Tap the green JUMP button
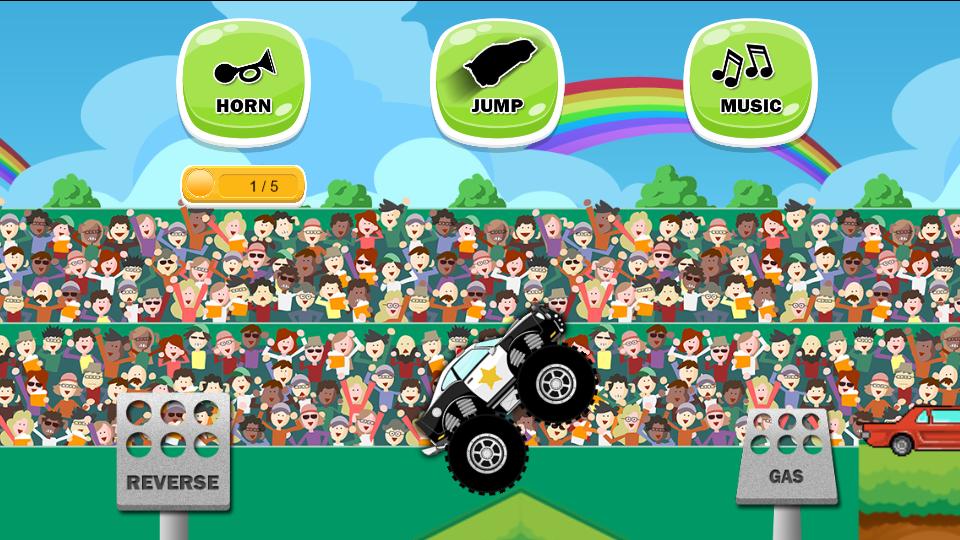 [496, 82]
